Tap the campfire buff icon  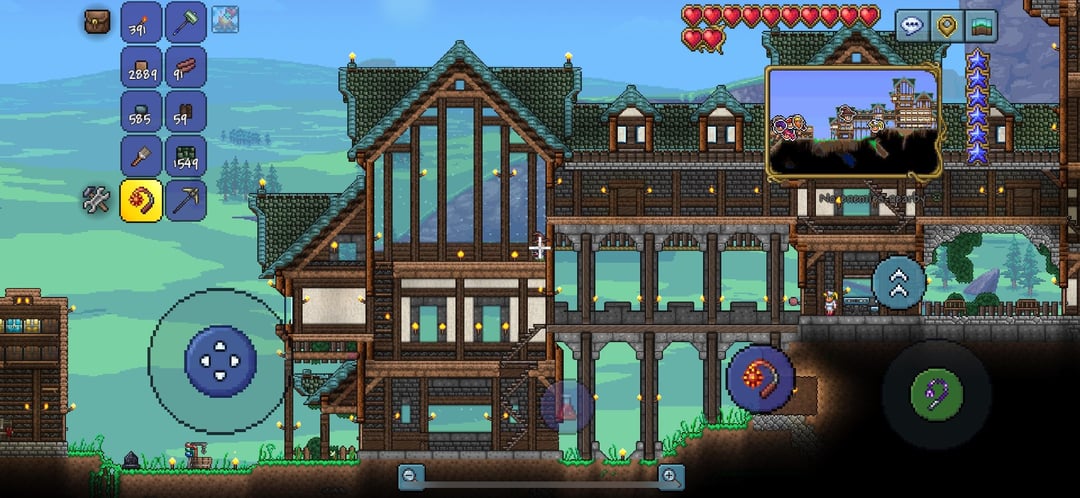click(225, 18)
